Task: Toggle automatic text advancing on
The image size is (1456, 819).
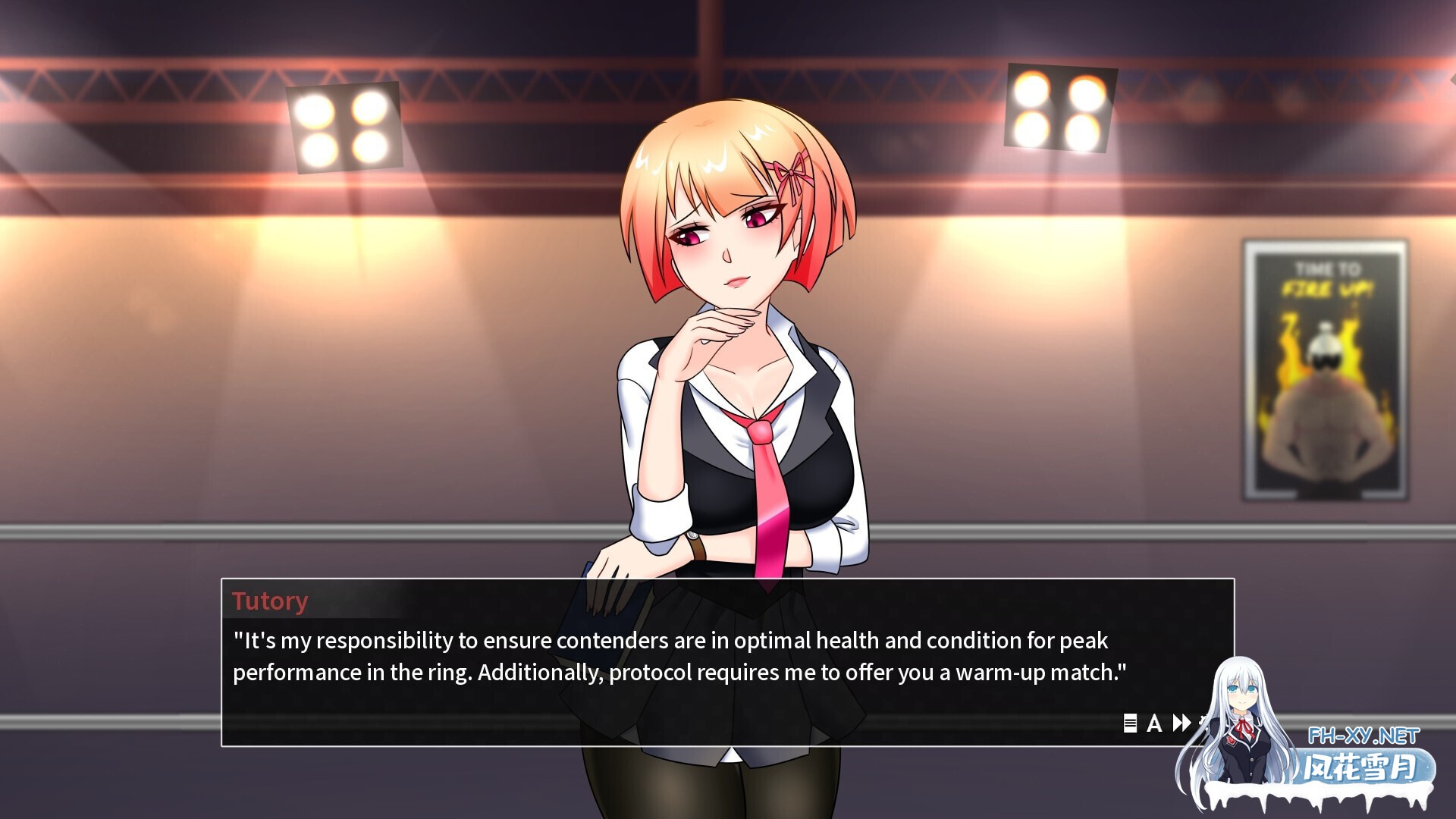Action: [1154, 723]
